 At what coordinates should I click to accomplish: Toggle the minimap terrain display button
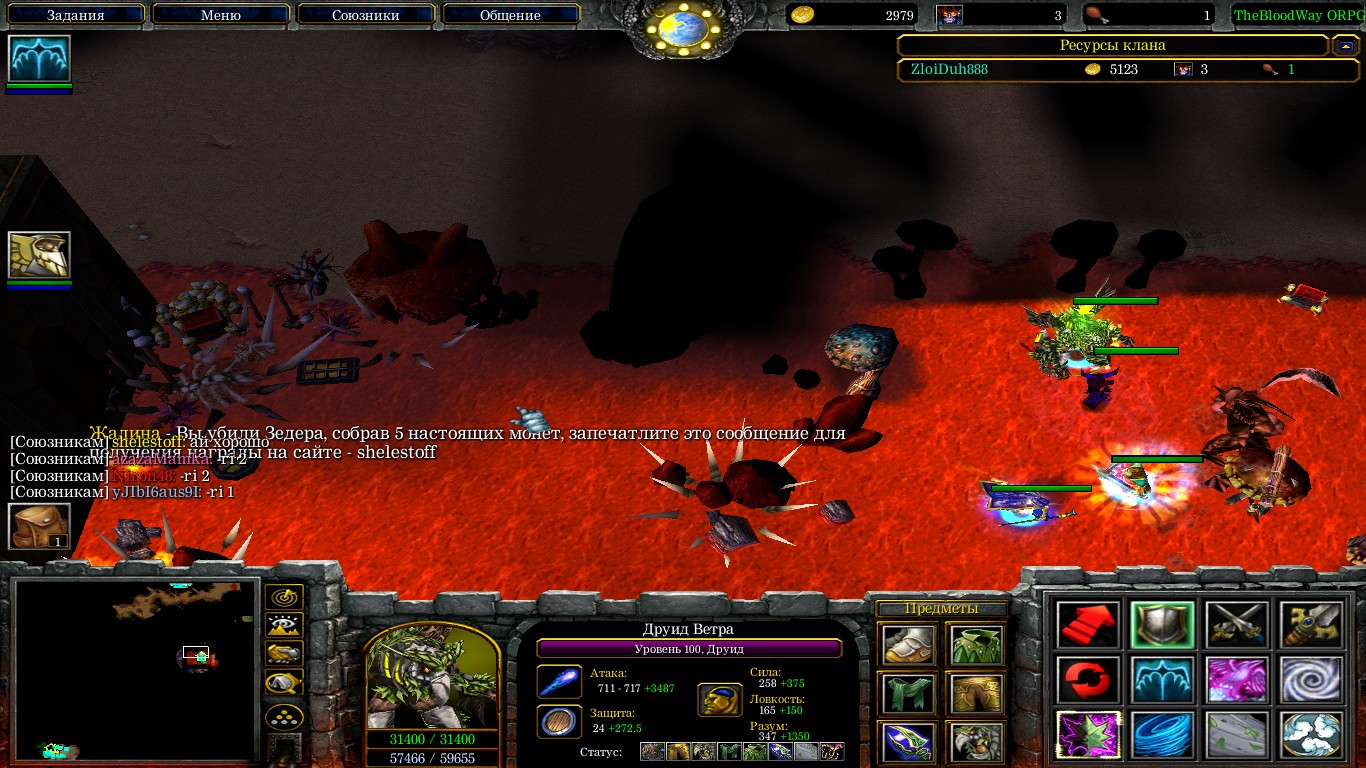pos(284,626)
